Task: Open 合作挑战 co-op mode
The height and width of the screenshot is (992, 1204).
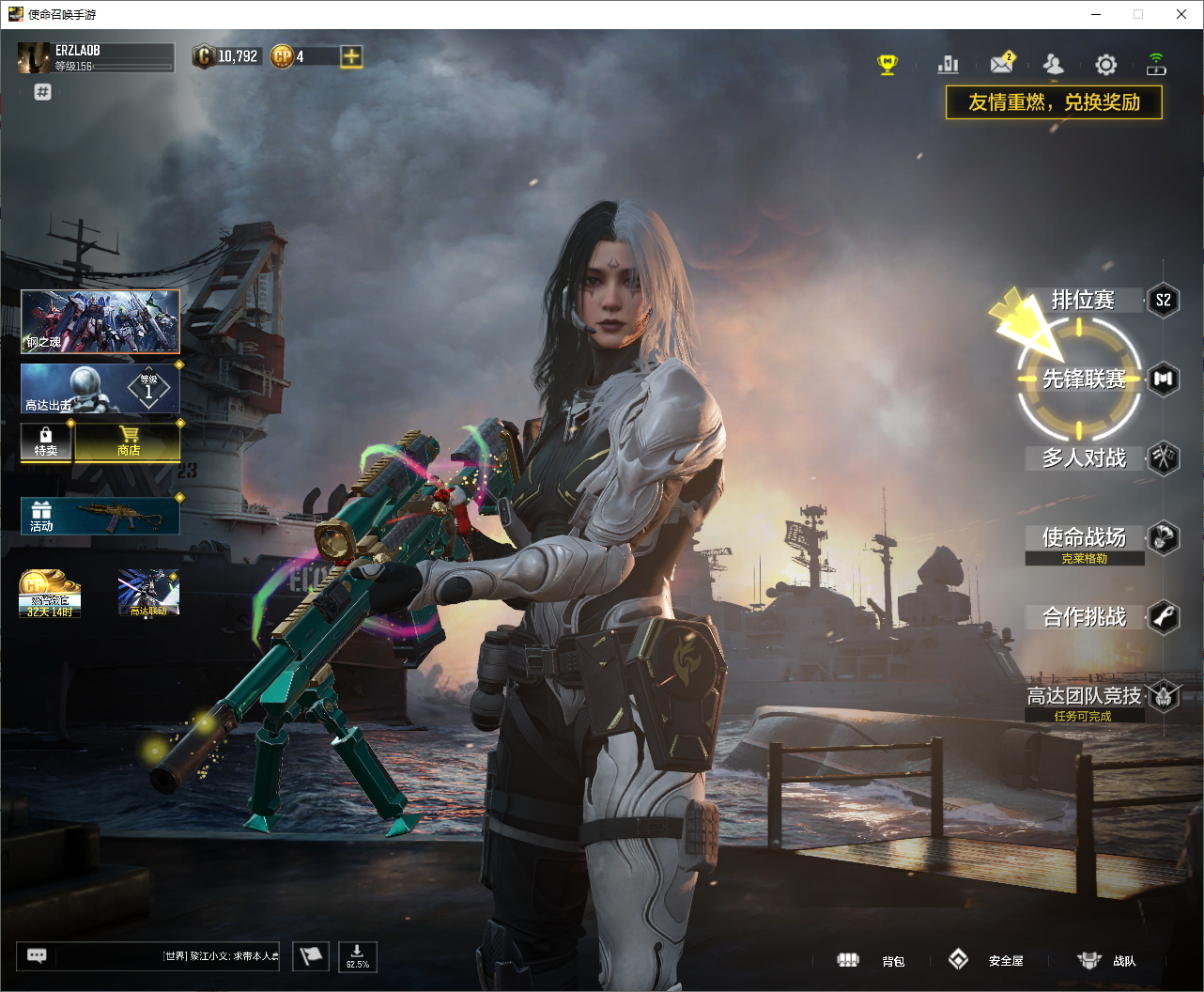Action: [x=1084, y=617]
